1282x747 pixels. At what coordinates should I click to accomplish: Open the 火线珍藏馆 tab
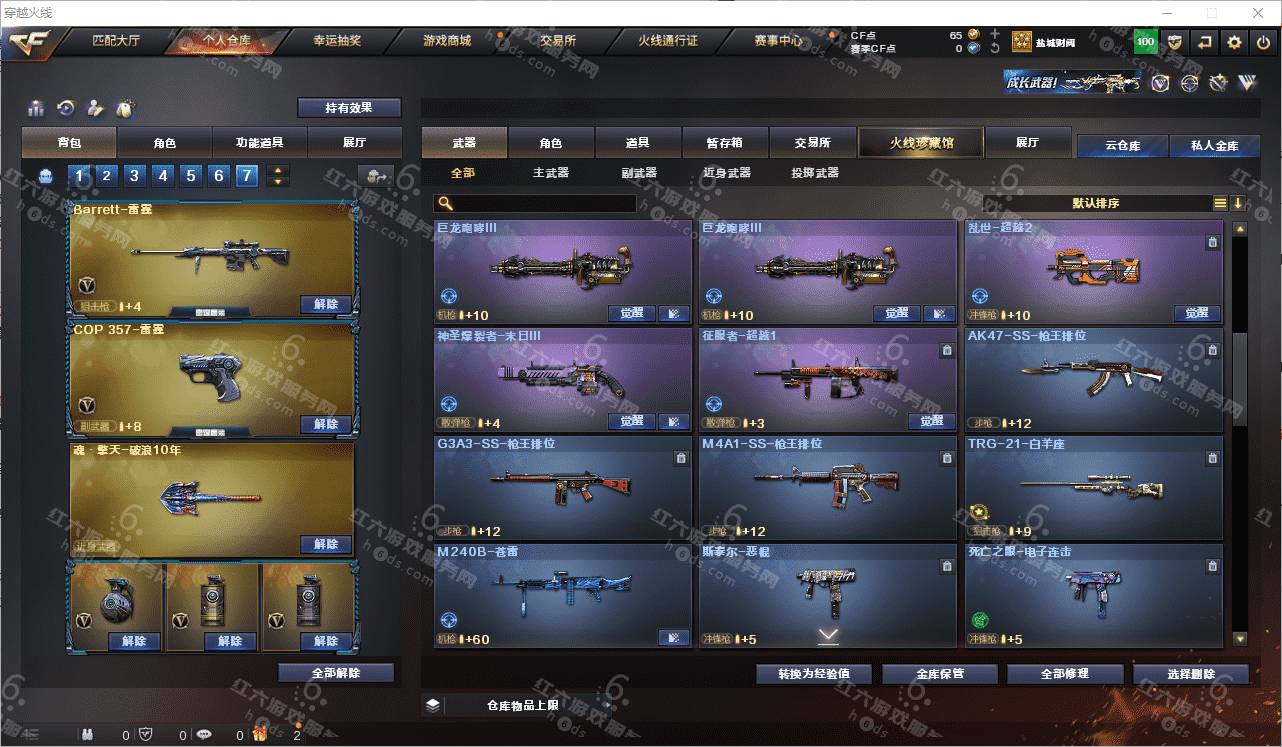921,143
